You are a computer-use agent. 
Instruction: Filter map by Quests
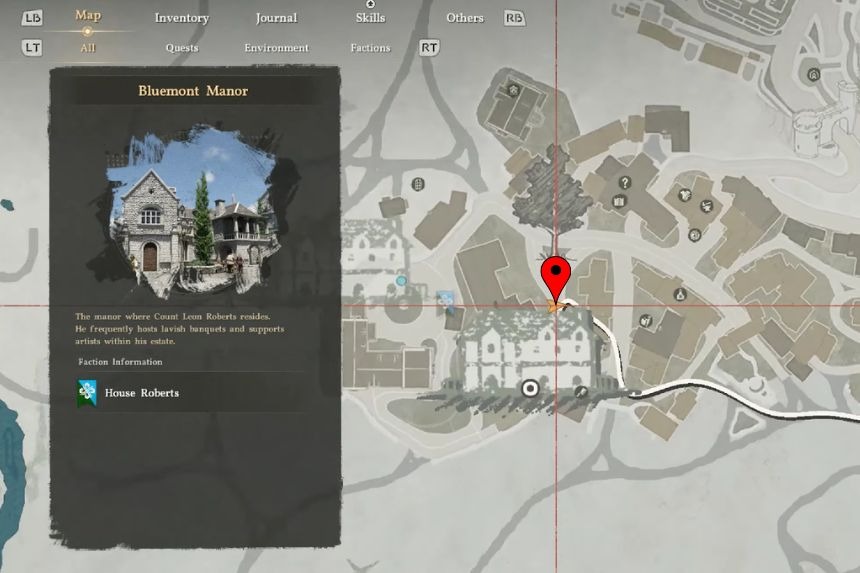click(182, 47)
